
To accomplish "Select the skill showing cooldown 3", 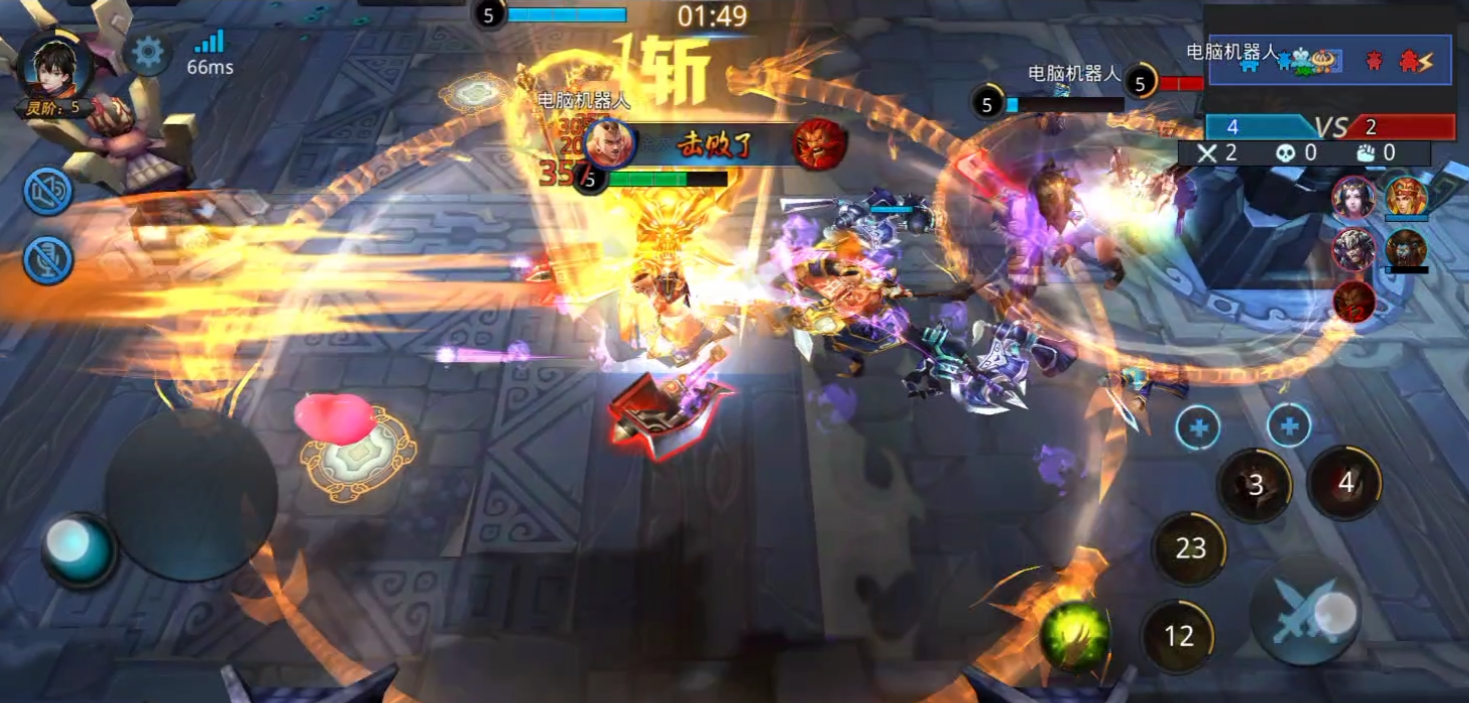I will (x=1255, y=485).
